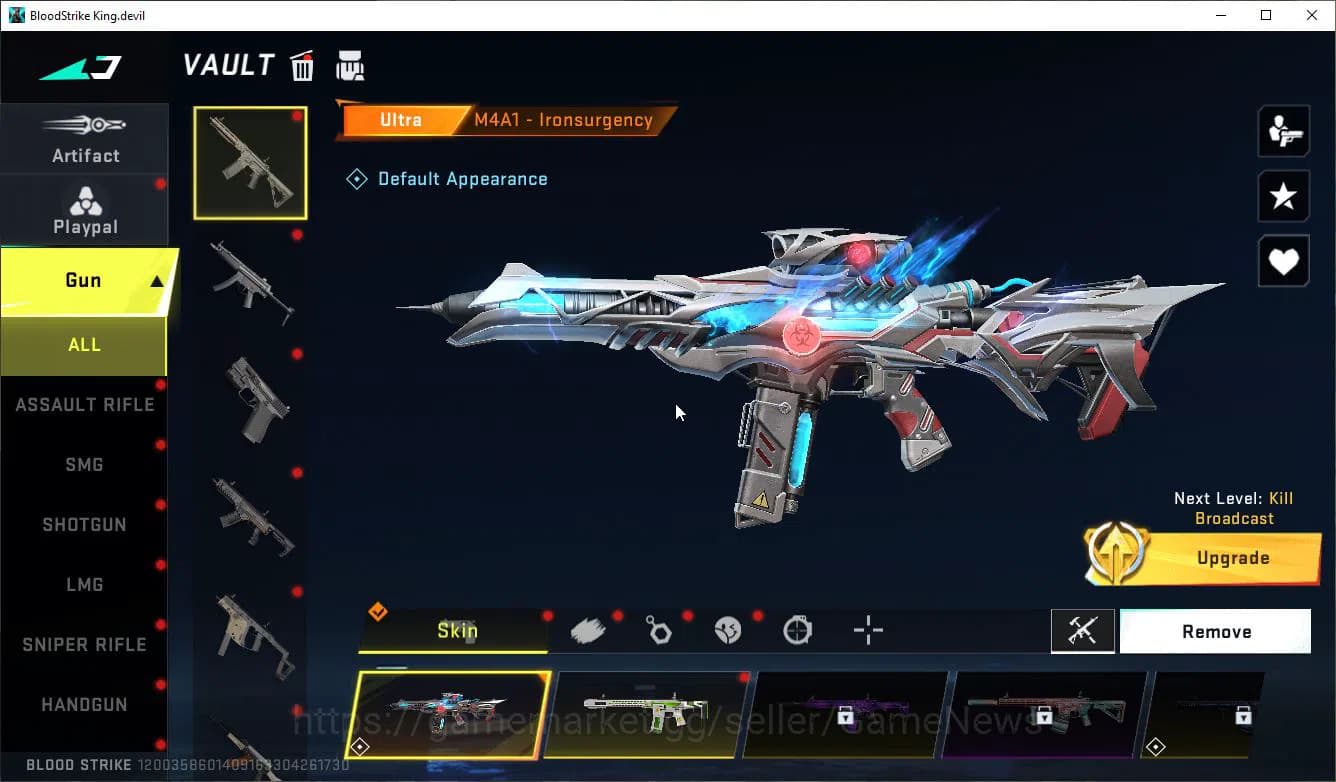Viewport: 1336px width, 782px height.
Task: Click the character pose icon with pistol
Action: coord(1283,130)
